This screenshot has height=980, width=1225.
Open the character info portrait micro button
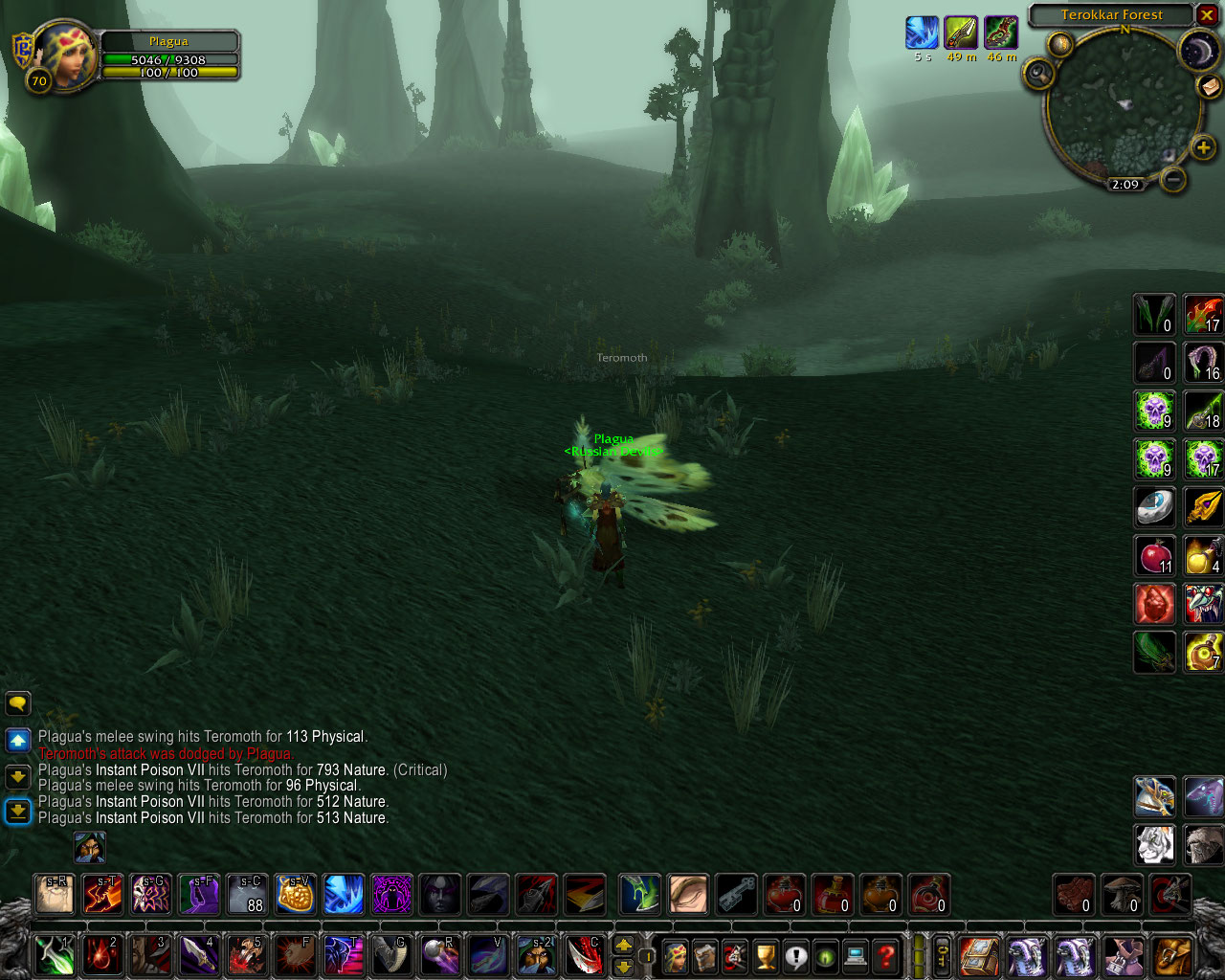click(x=676, y=956)
